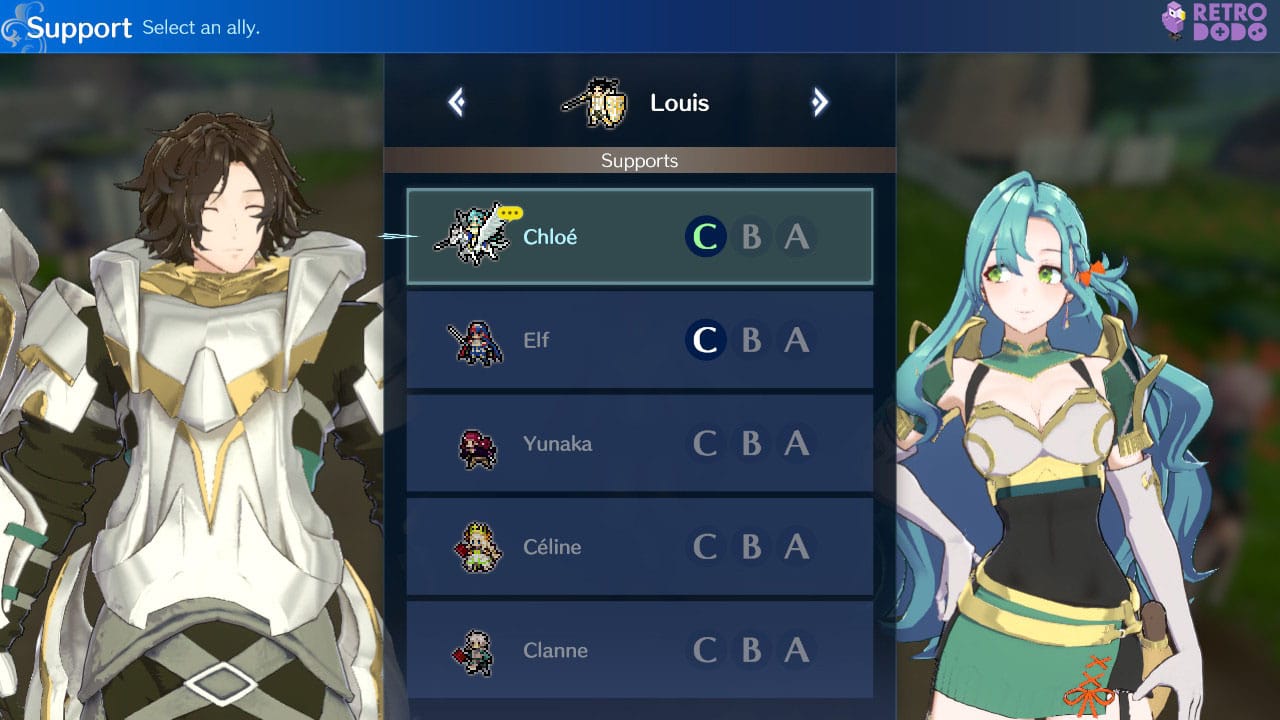Select Céline's B rank circle
Image resolution: width=1280 pixels, height=720 pixels.
pos(751,547)
